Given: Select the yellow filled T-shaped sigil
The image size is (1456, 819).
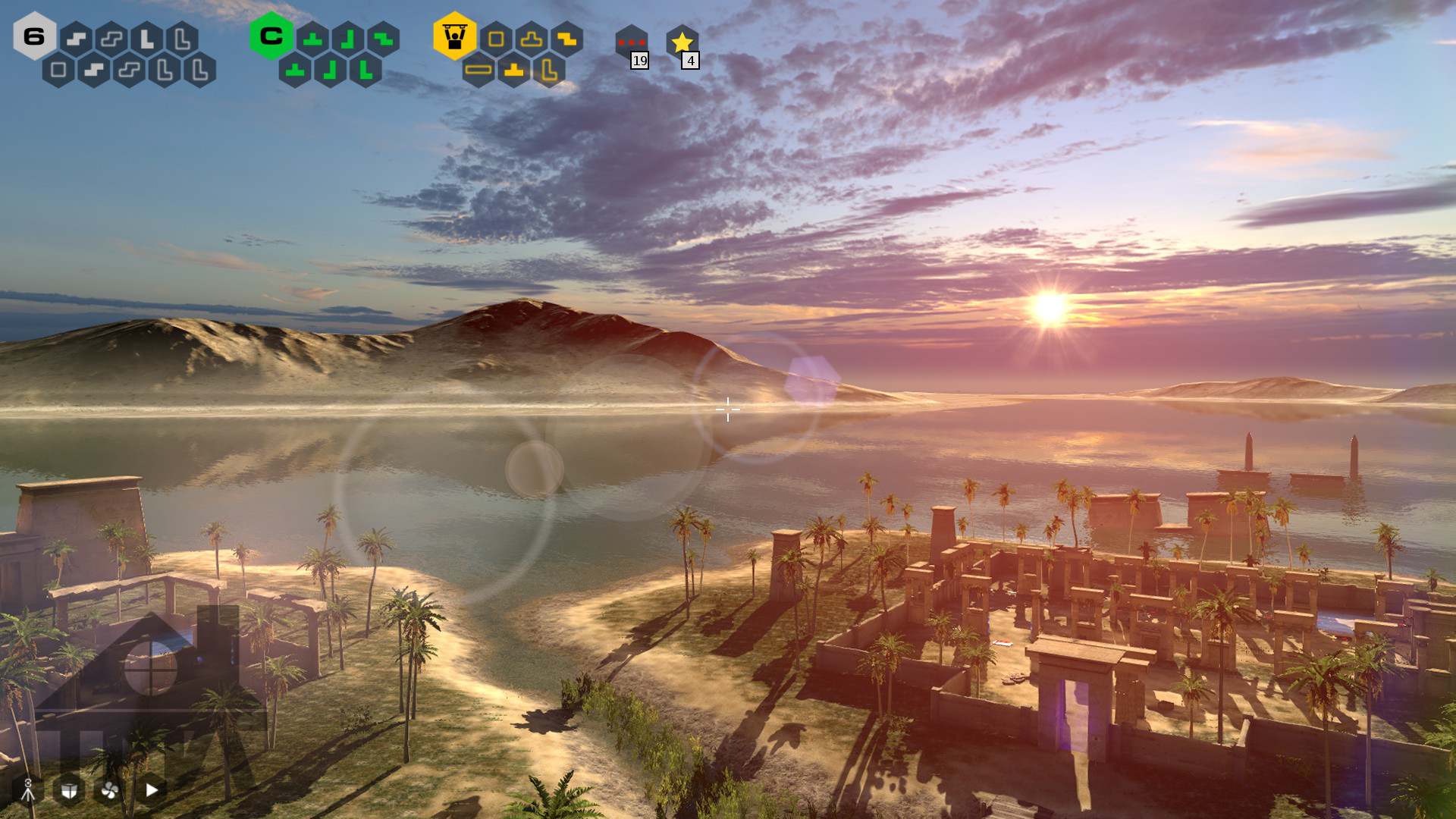Looking at the screenshot, I should click(x=514, y=70).
